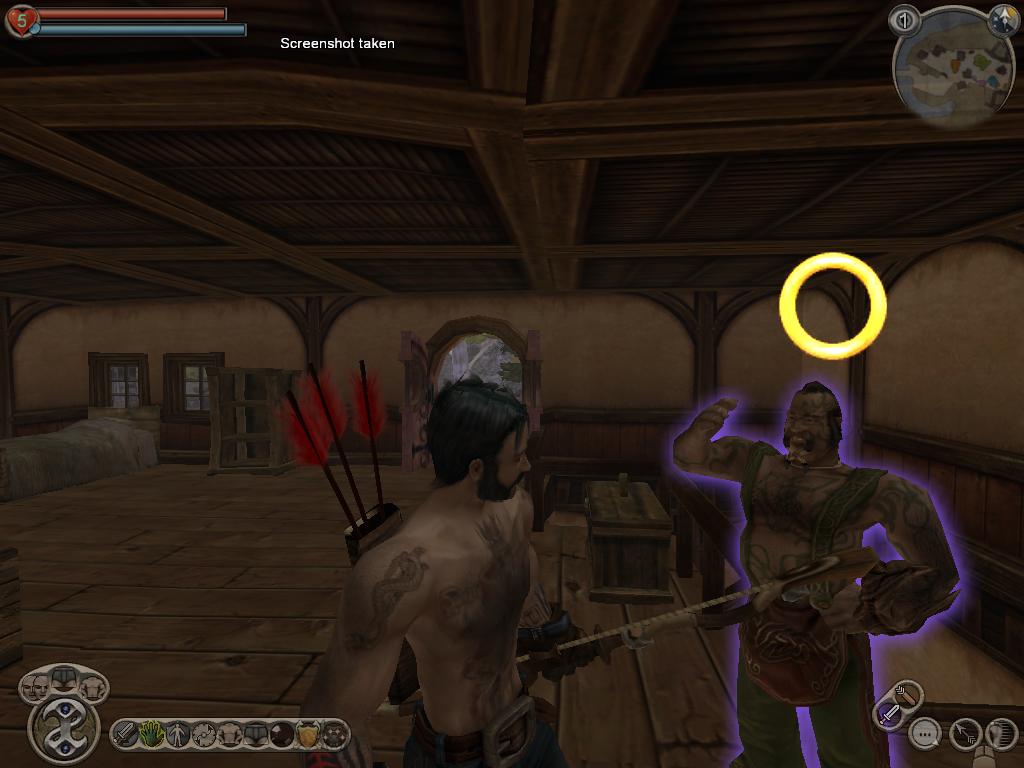
Task: Select the glowing sword melee weapon icon
Action: click(x=888, y=714)
